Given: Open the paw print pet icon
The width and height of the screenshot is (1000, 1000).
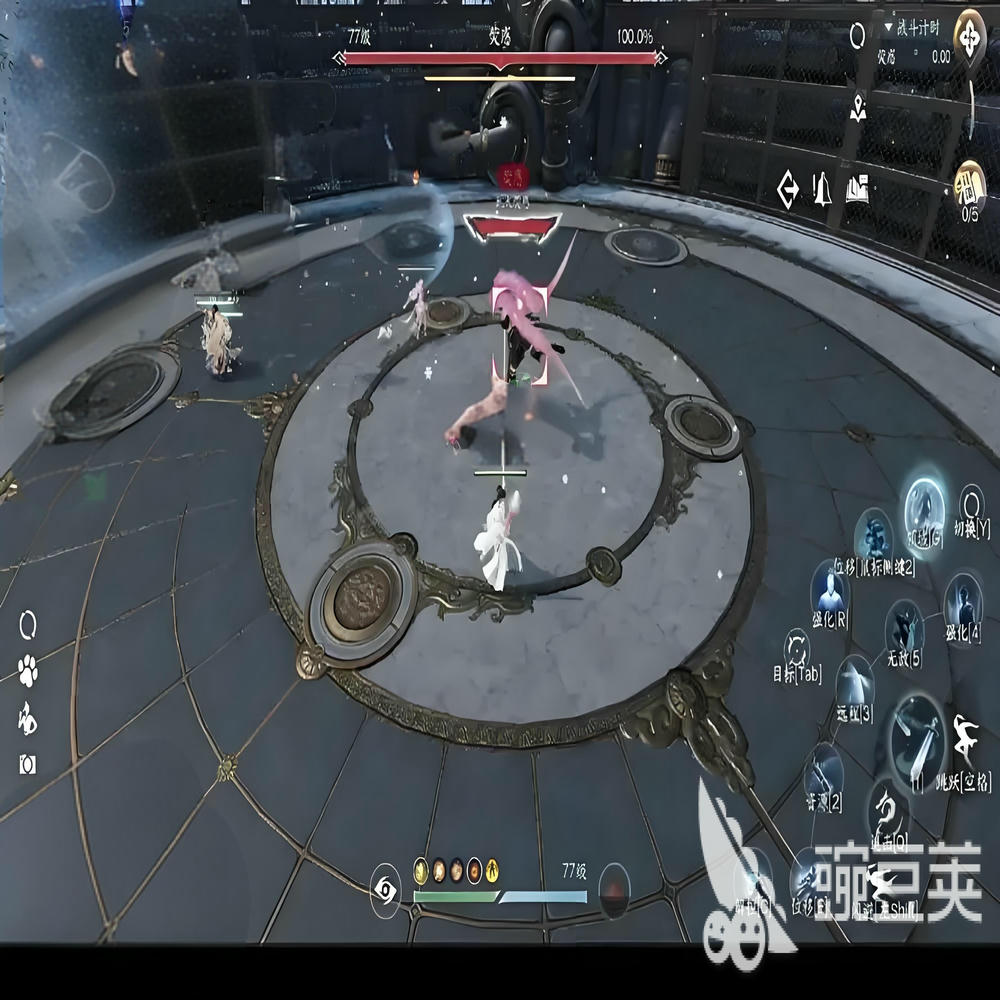Looking at the screenshot, I should coord(28,669).
